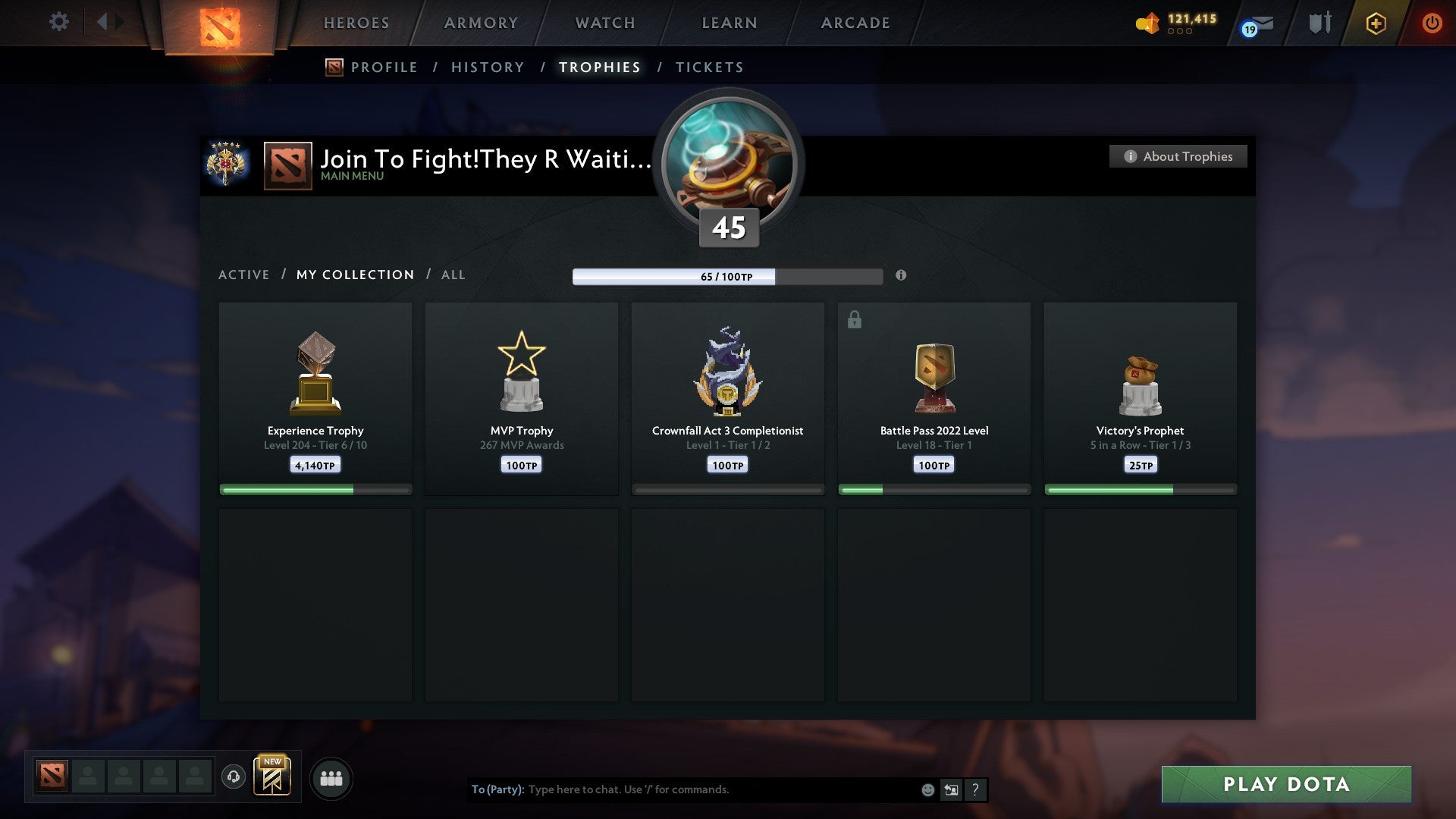This screenshot has height=819, width=1456.
Task: Switch to the ACTIVE trophy filter
Action: [x=244, y=275]
